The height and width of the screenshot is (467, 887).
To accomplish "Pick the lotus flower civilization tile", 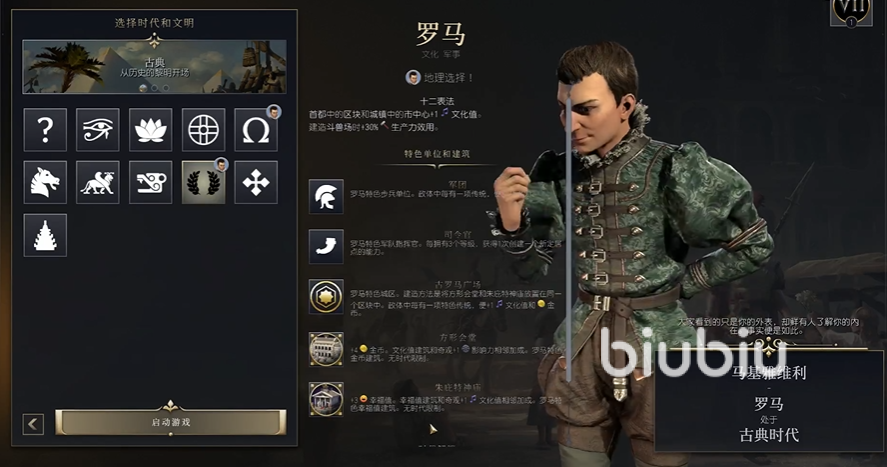I will pos(150,130).
